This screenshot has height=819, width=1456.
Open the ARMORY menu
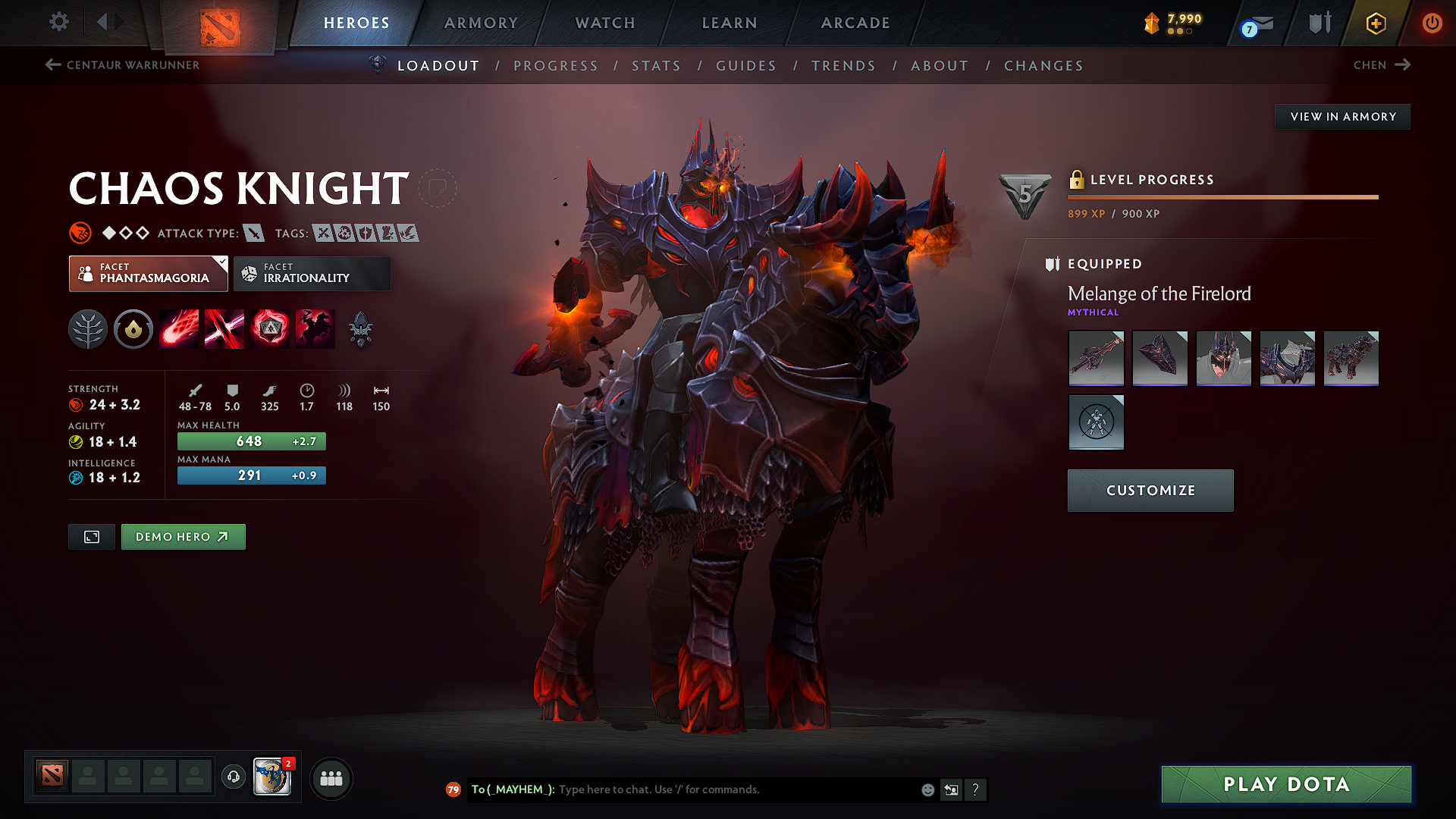click(x=481, y=23)
